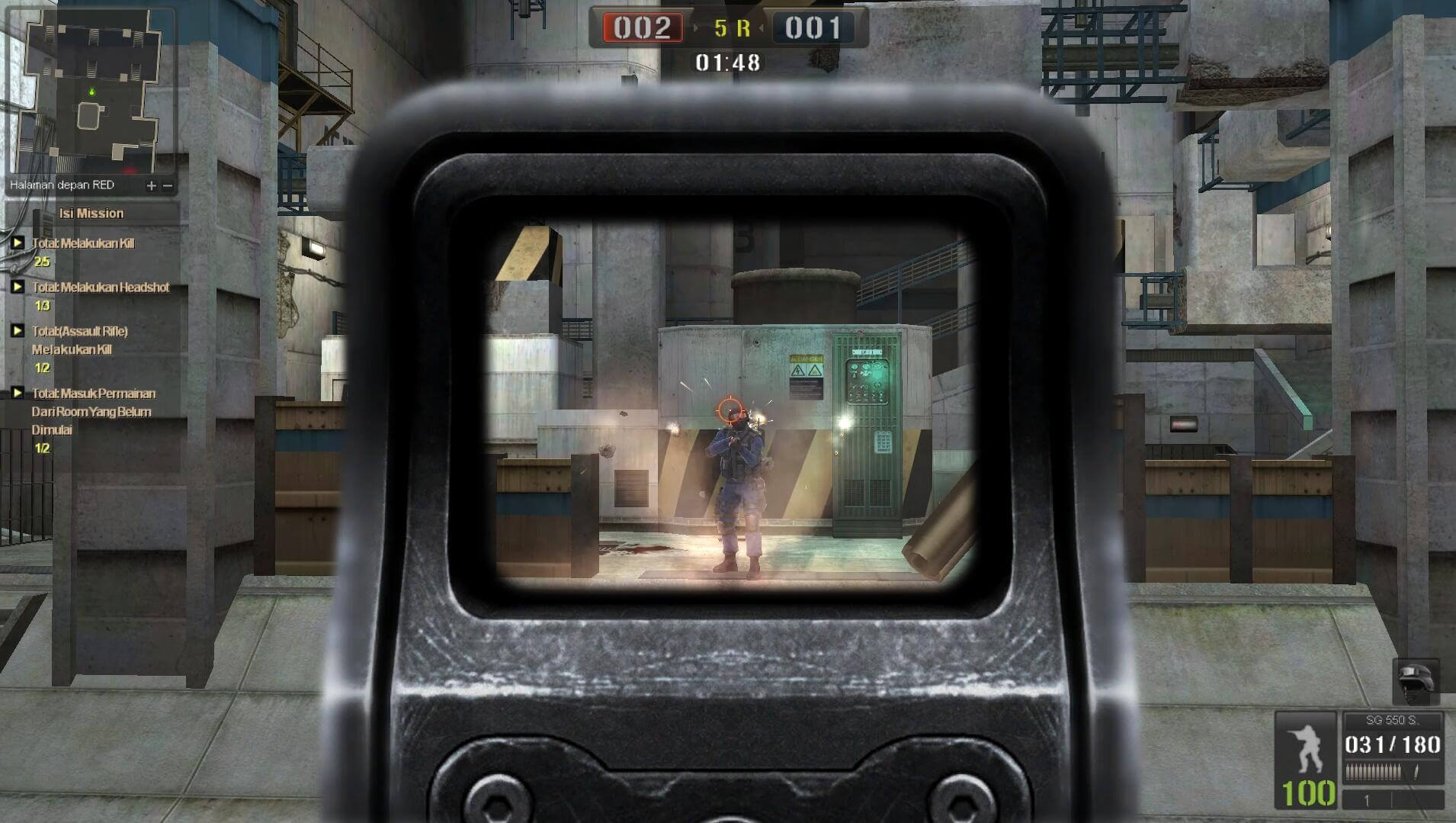Screen dimensions: 1456x823
Task: Toggle the weapon slot 1 indicator
Action: 1368,799
